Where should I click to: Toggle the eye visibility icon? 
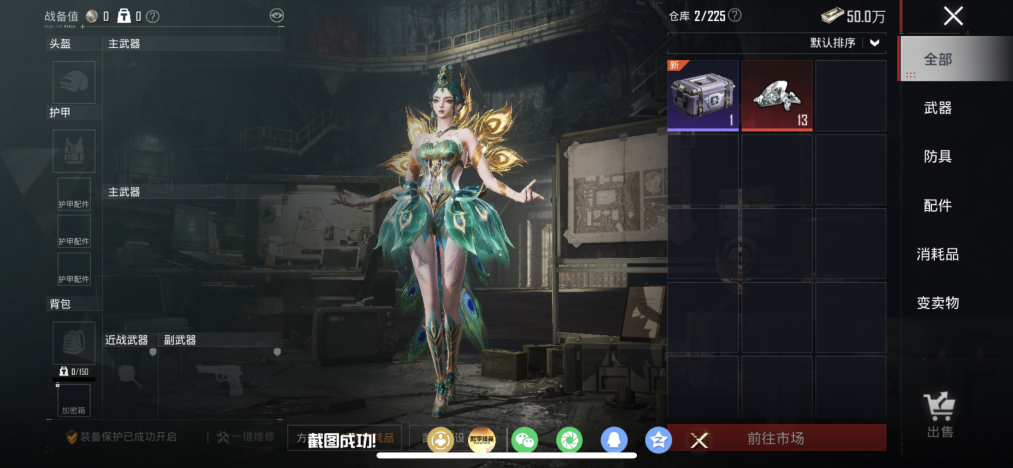click(x=276, y=16)
